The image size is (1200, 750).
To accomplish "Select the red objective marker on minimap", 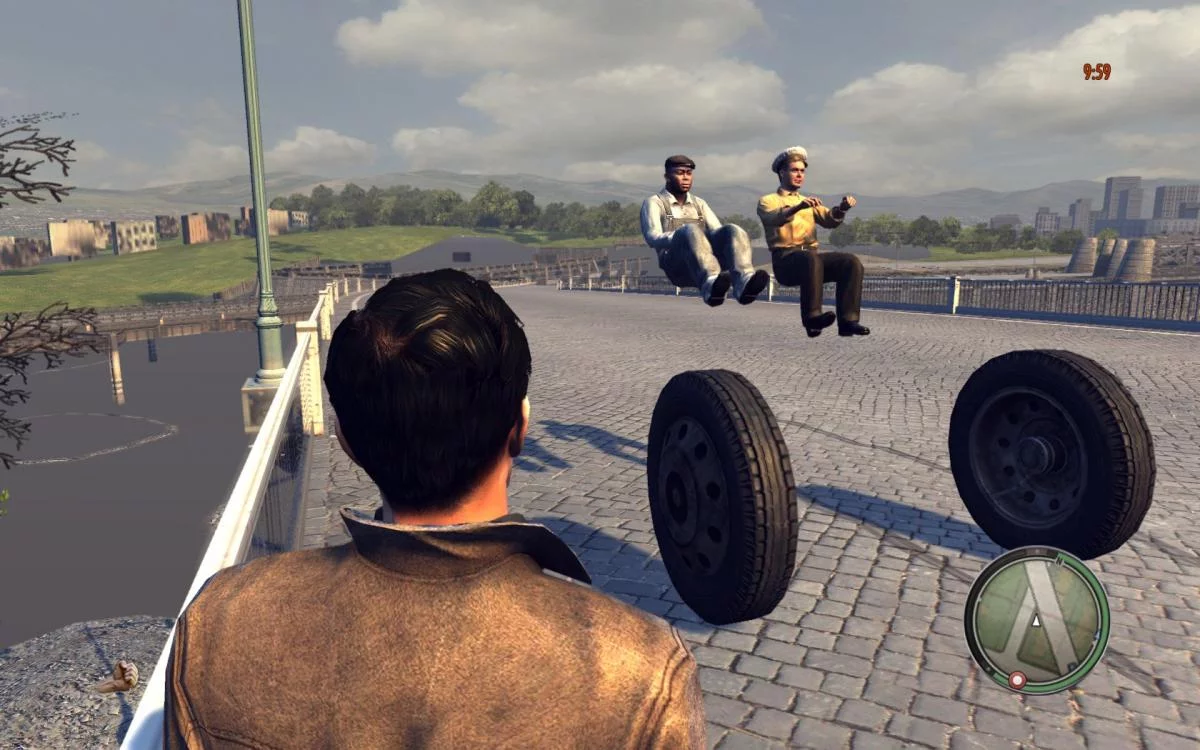I will pos(1017,680).
